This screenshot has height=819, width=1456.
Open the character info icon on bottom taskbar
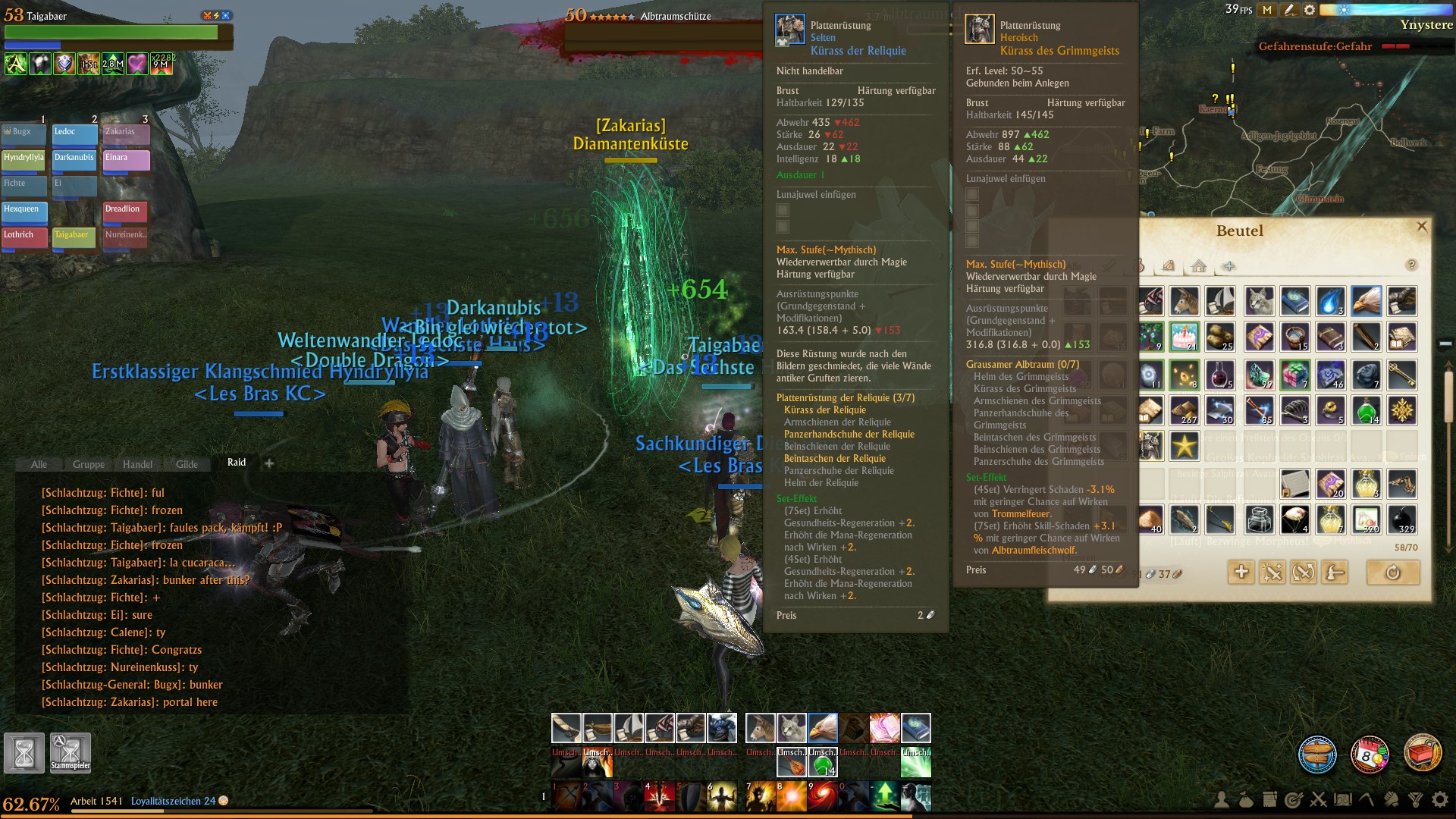pyautogui.click(x=1222, y=800)
